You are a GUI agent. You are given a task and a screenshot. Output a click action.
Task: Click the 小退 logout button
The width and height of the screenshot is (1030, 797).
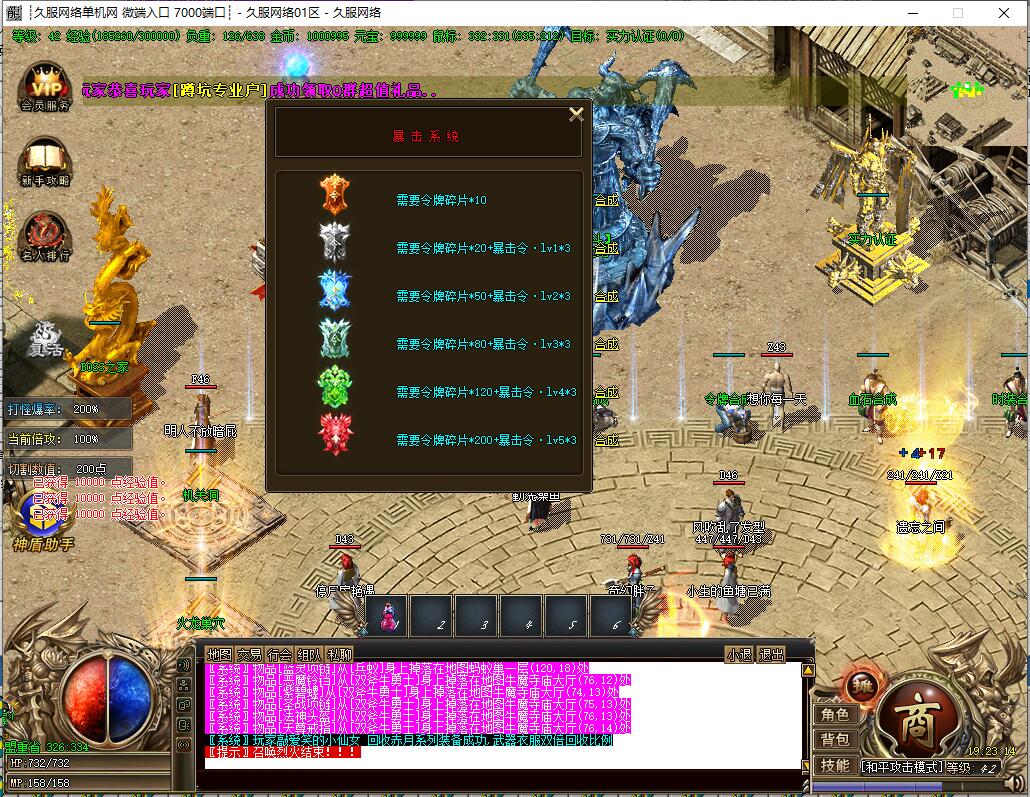pyautogui.click(x=740, y=655)
